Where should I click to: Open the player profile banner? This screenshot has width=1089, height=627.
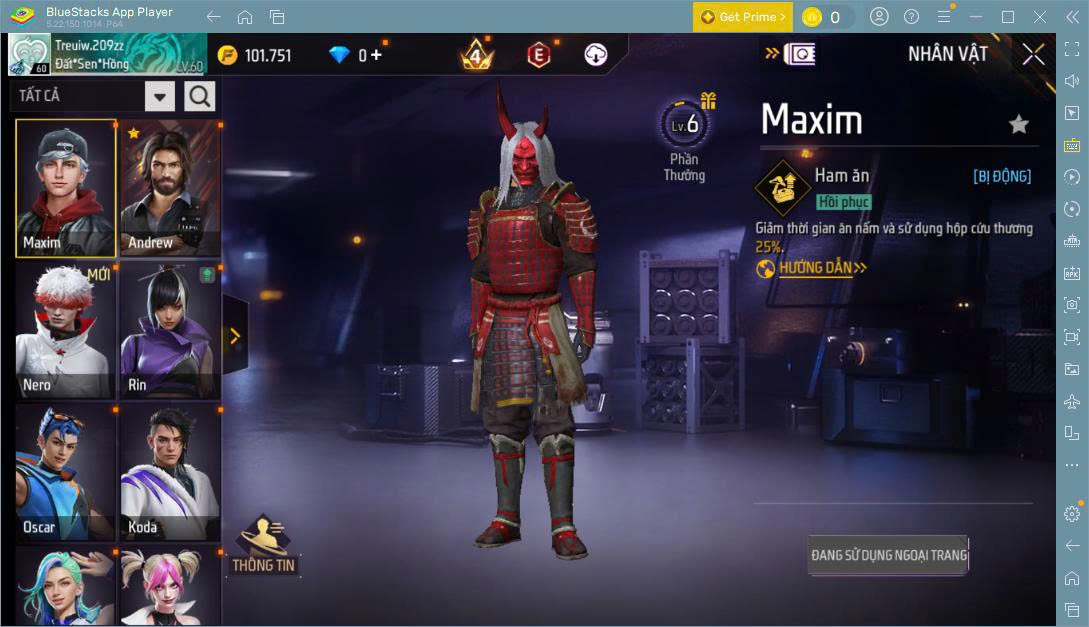[x=106, y=54]
